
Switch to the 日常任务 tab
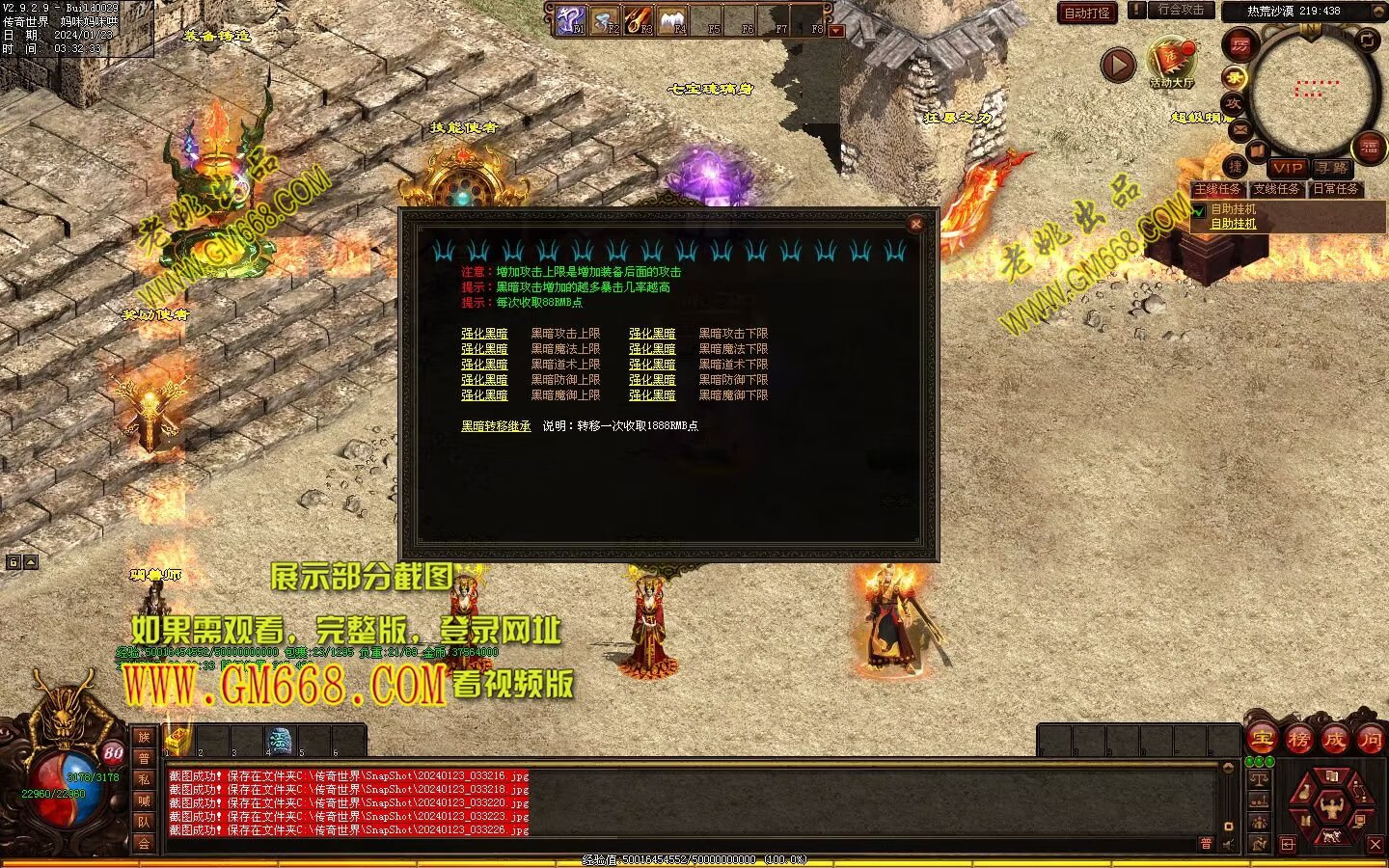1336,189
